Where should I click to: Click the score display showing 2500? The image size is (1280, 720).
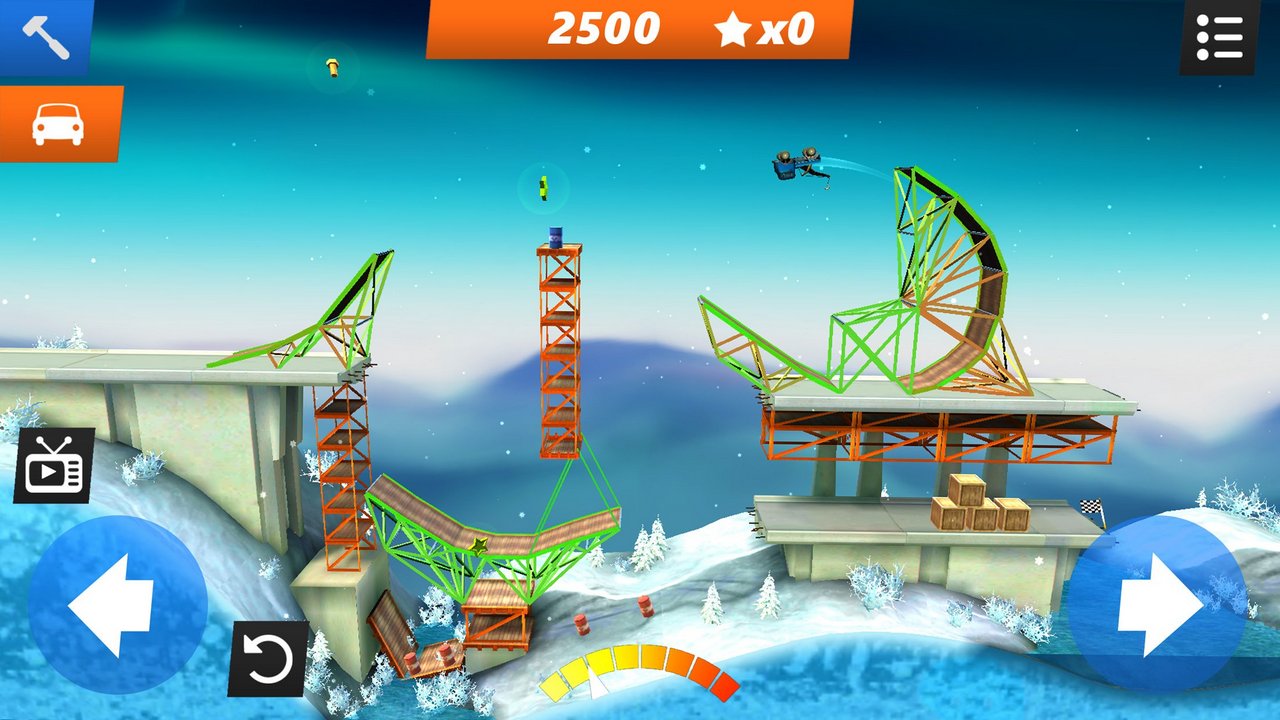[603, 27]
